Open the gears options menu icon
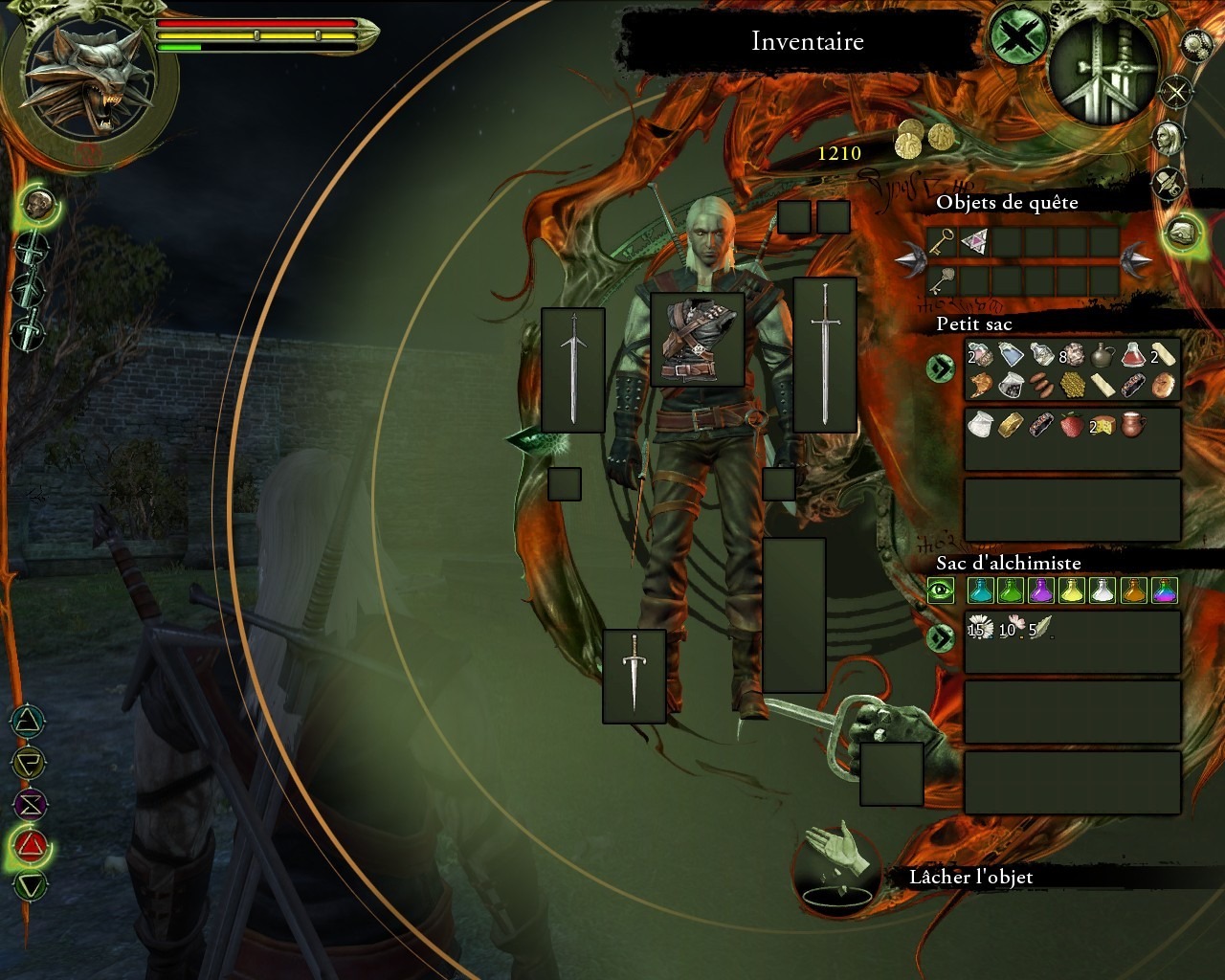This screenshot has width=1225, height=980. coord(1196,44)
